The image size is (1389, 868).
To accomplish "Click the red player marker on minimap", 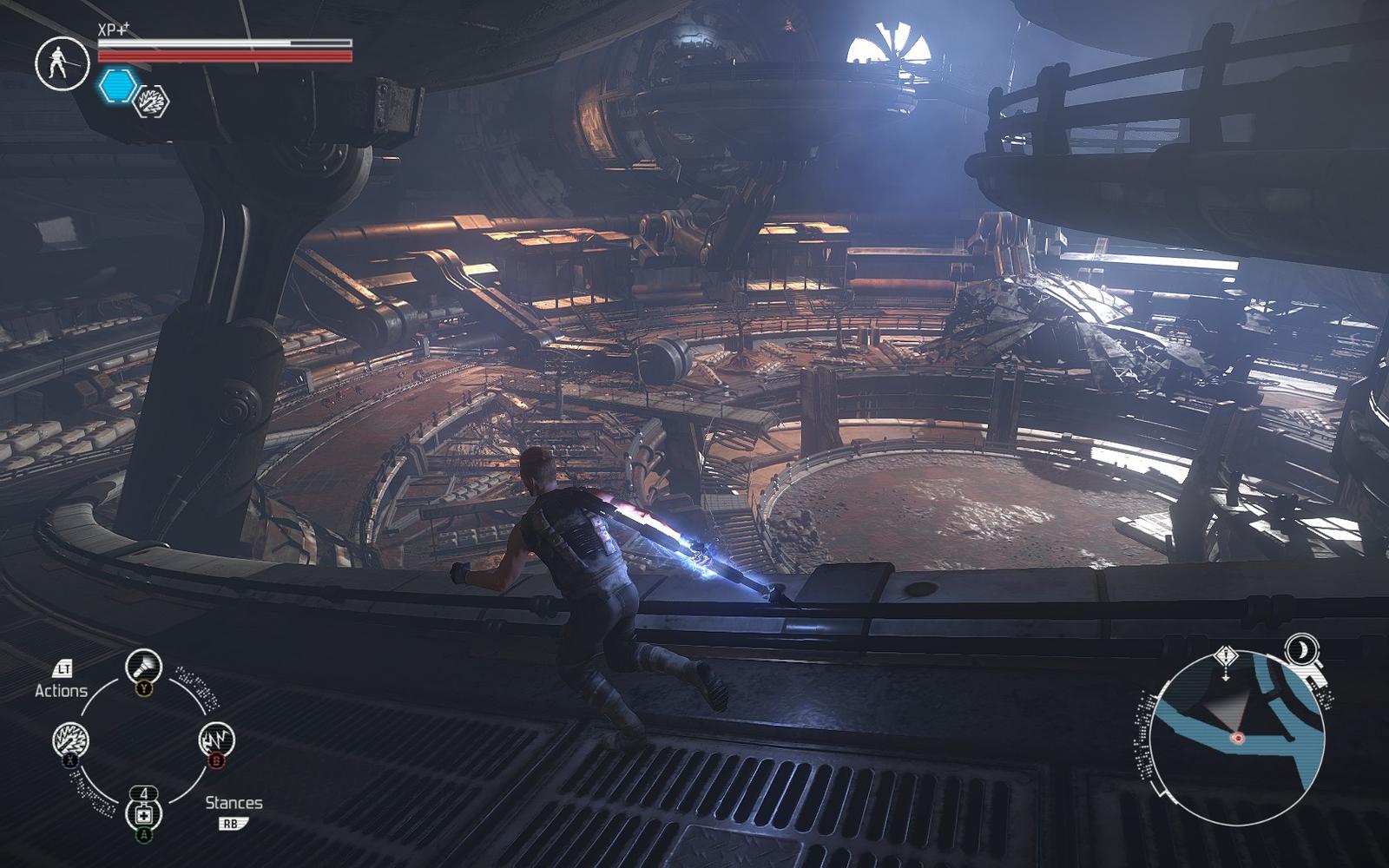I will click(x=1237, y=738).
